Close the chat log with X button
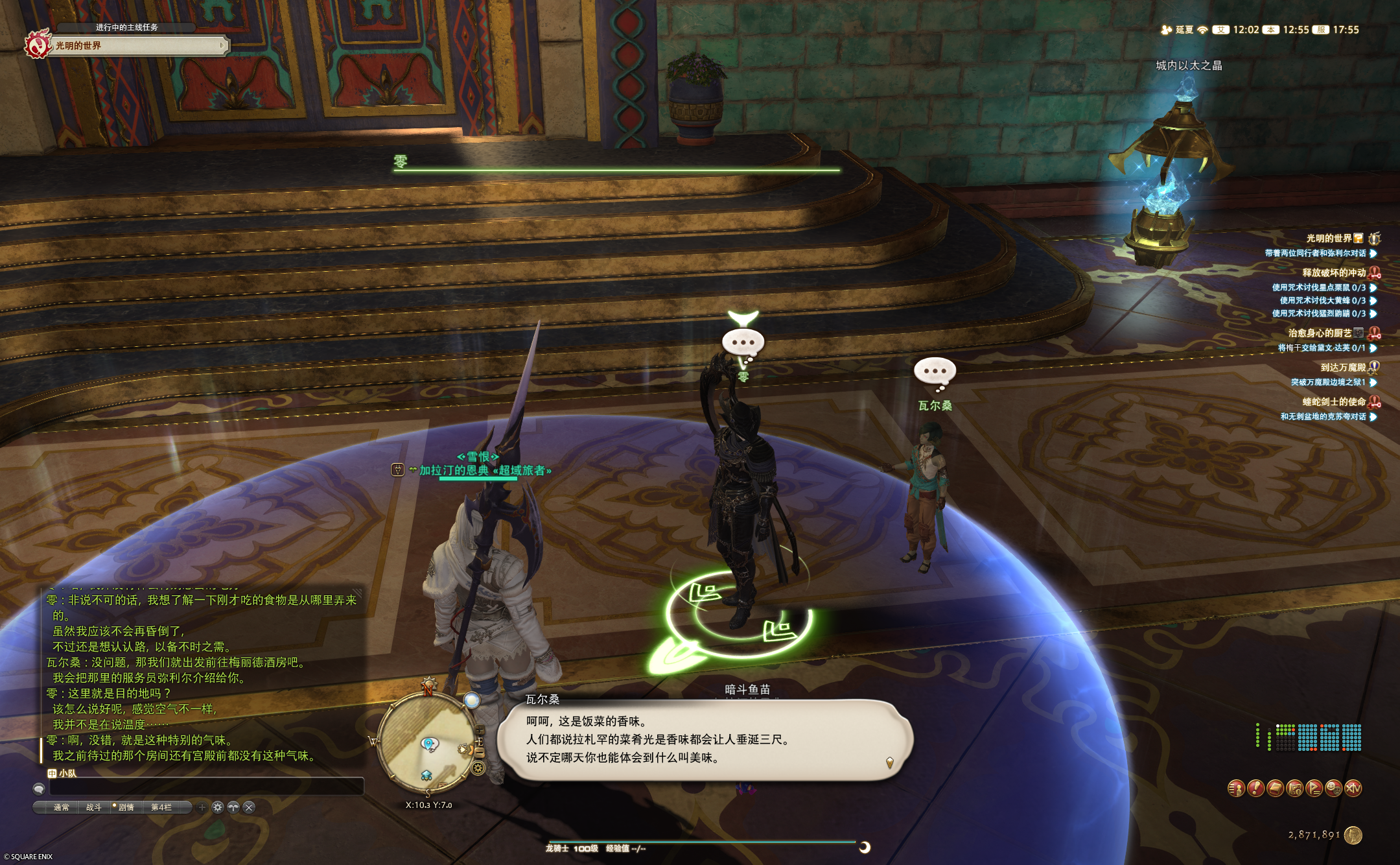1400x865 pixels. point(249,807)
